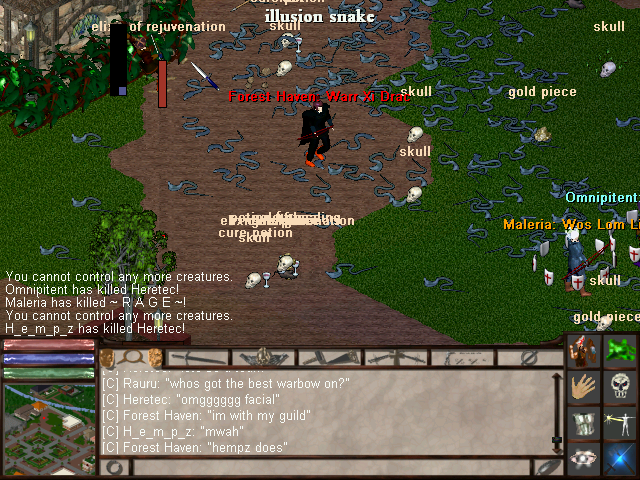Viewport: 640px width, 480px height.
Task: Click the empty circle-slash toolbar slot
Action: 530,357
